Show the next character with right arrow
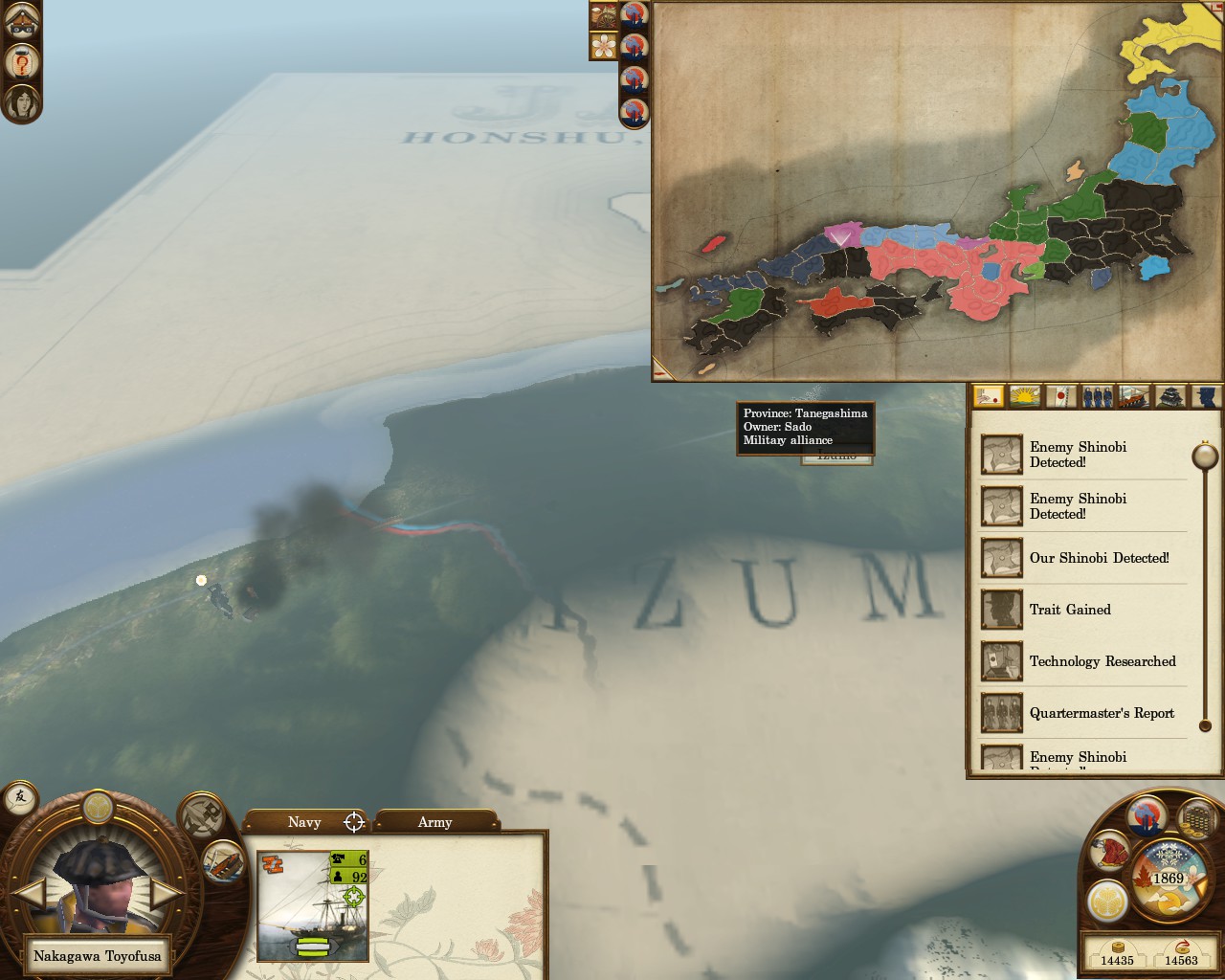The width and height of the screenshot is (1225, 980). click(165, 894)
